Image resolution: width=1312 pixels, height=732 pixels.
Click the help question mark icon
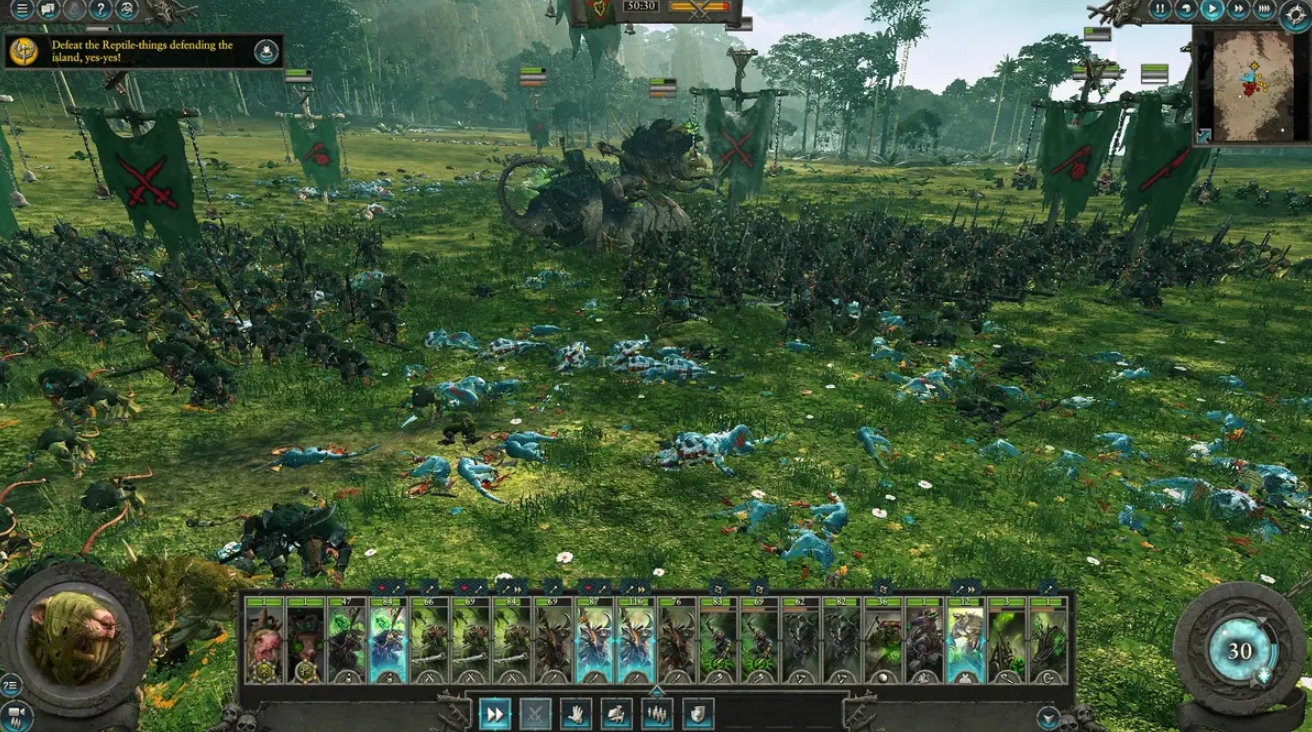(x=98, y=10)
